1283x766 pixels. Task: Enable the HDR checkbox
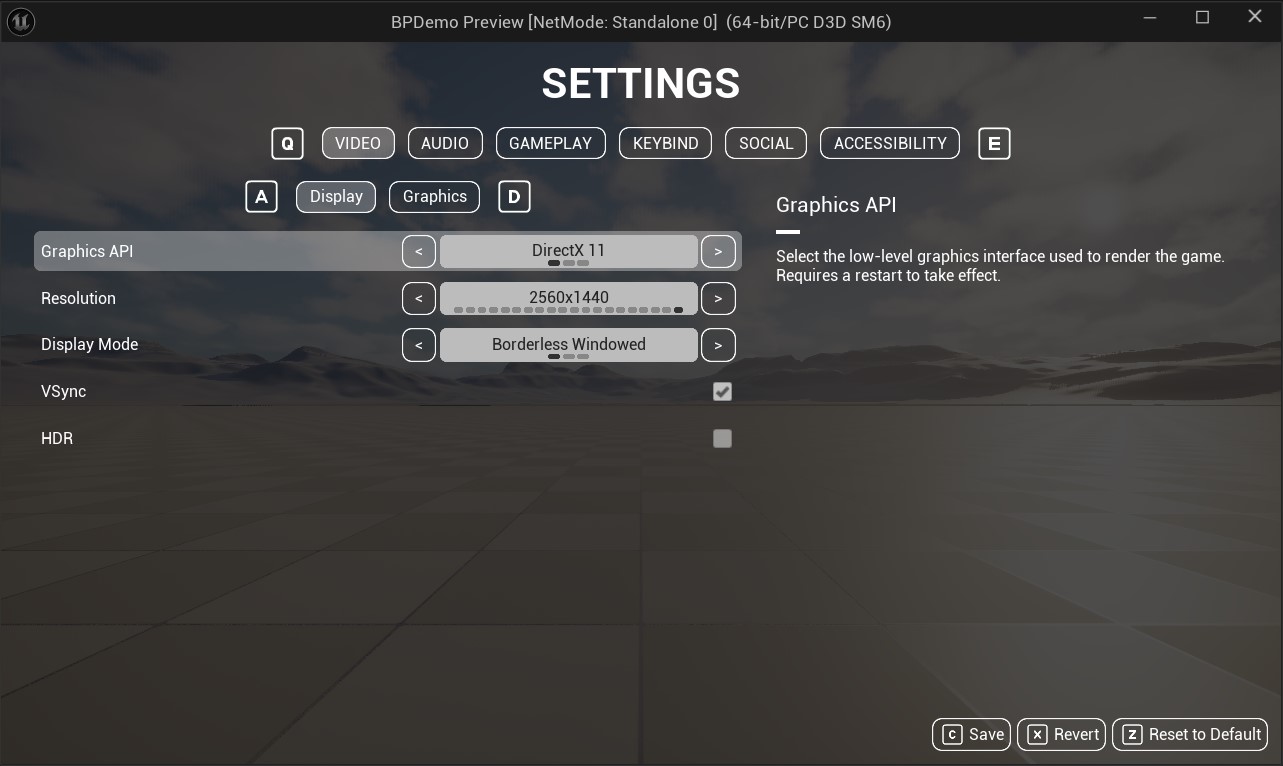click(x=723, y=438)
